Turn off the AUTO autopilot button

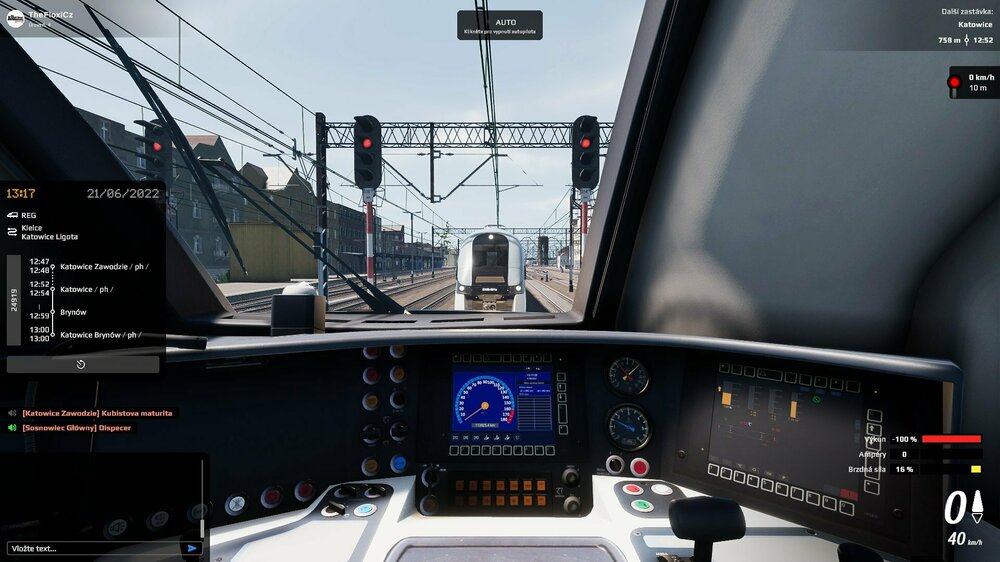pyautogui.click(x=500, y=26)
